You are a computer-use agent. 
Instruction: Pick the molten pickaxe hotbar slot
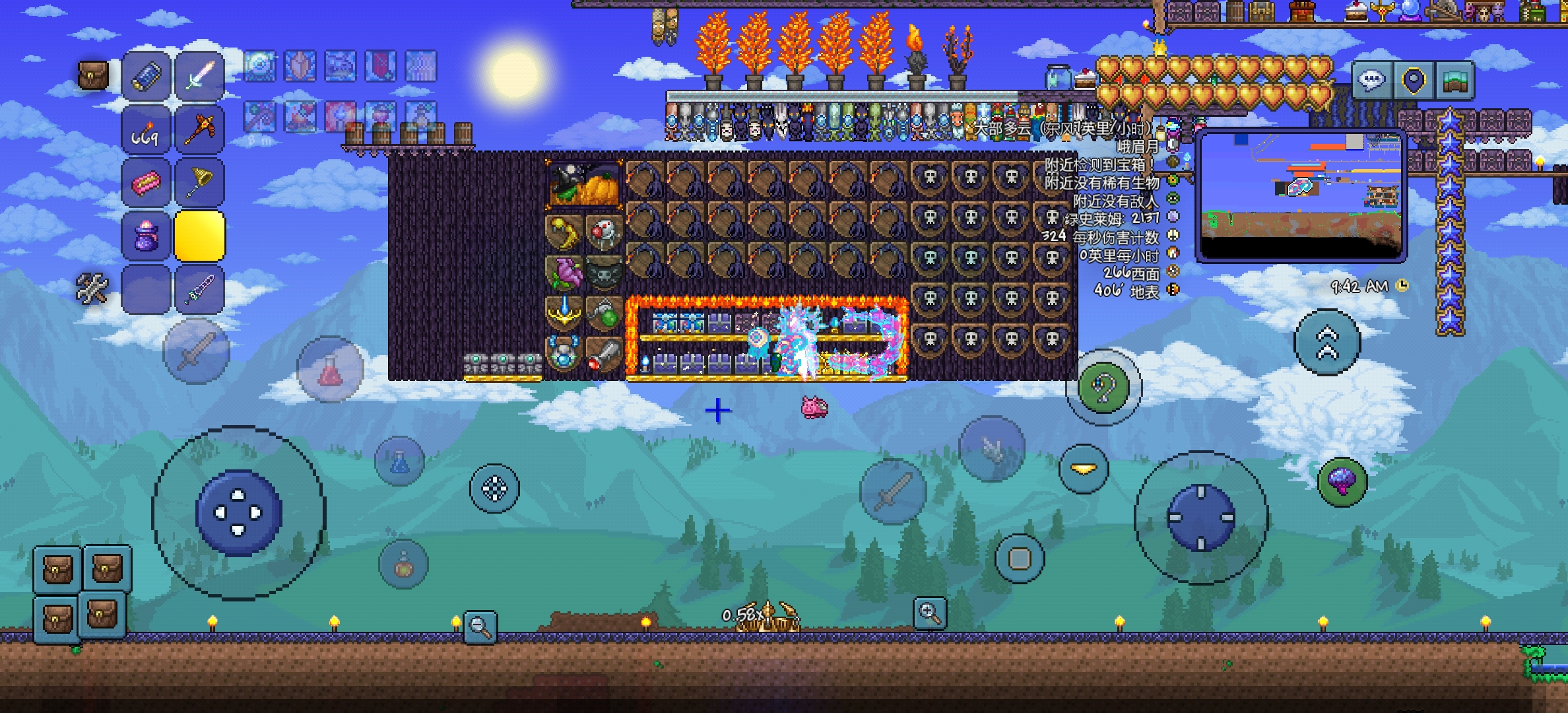199,130
